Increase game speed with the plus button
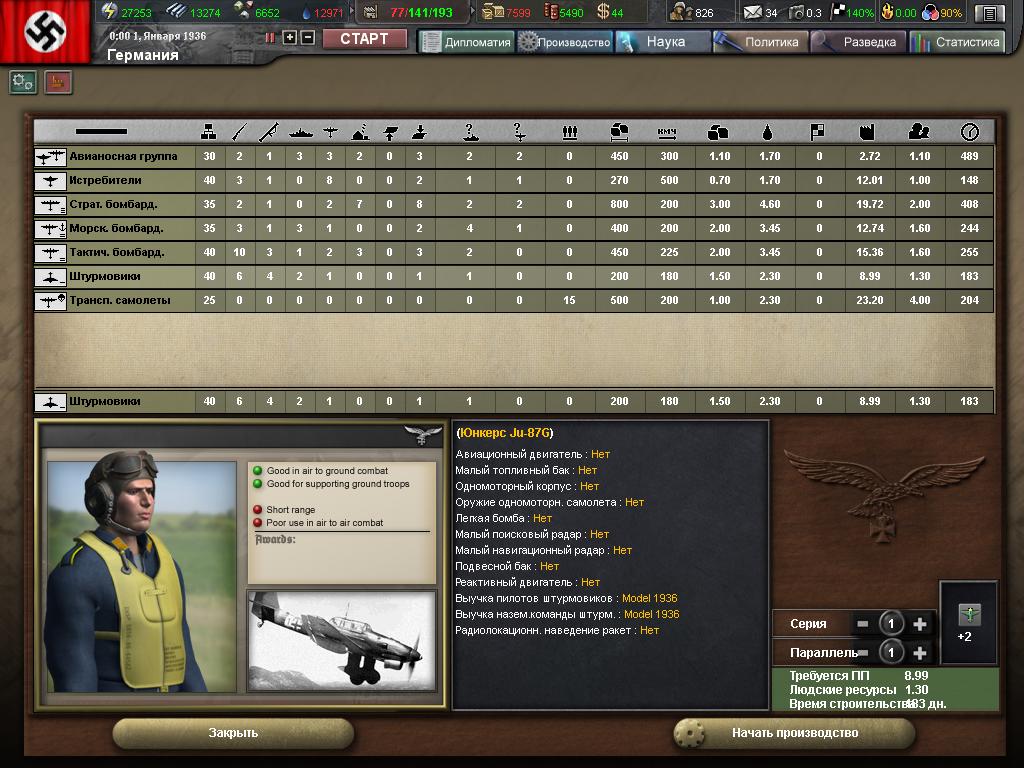This screenshot has width=1024, height=768. point(290,38)
